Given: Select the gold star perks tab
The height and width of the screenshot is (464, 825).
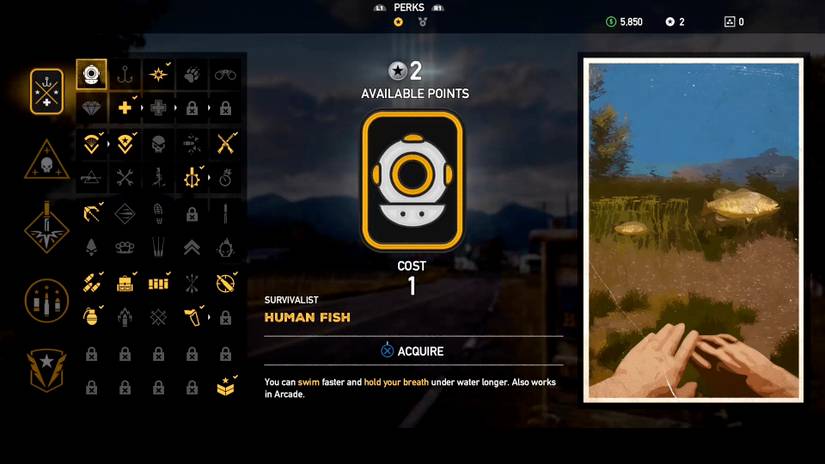Looking at the screenshot, I should pyautogui.click(x=398, y=22).
